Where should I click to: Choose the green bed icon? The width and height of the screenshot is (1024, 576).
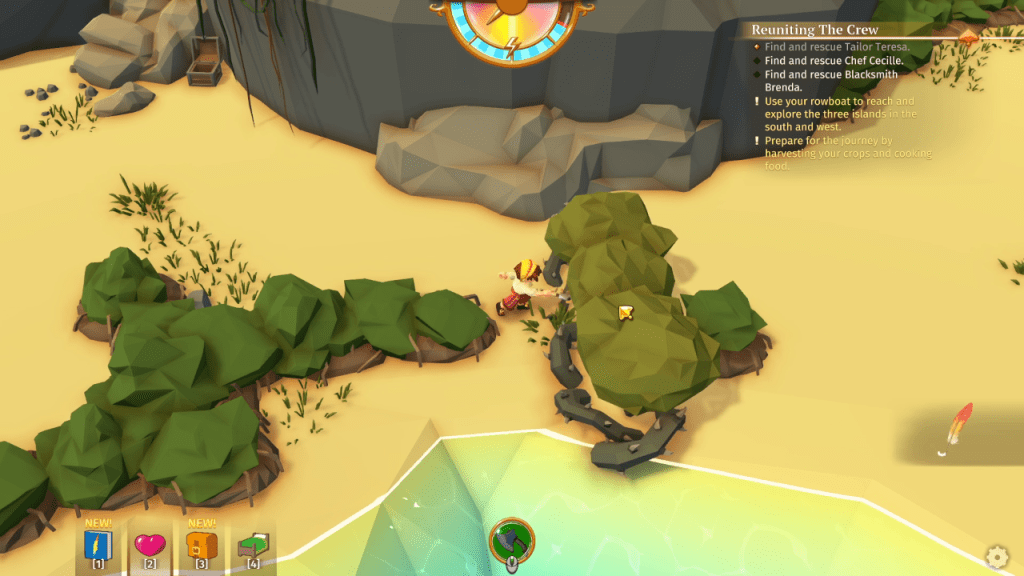252,545
